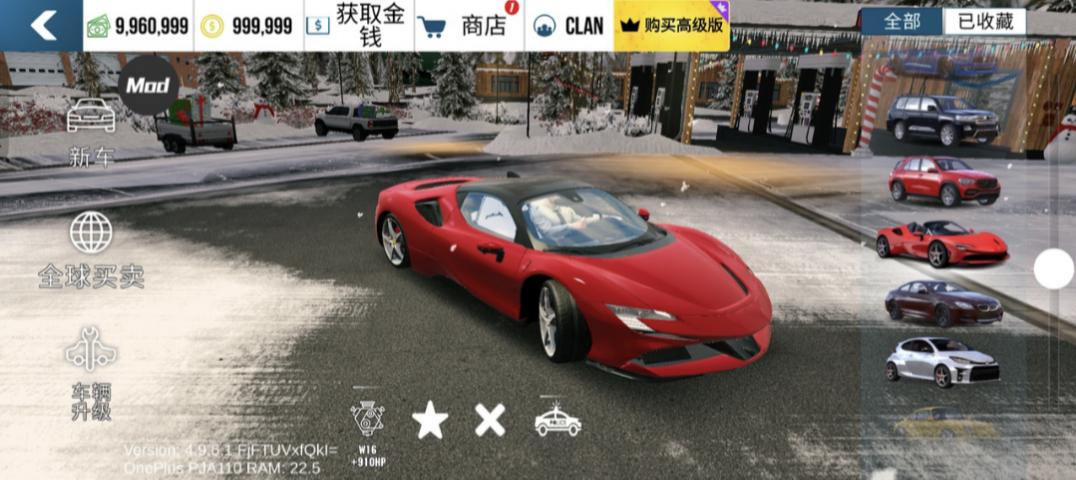Toggle the police car icon

pyautogui.click(x=557, y=421)
